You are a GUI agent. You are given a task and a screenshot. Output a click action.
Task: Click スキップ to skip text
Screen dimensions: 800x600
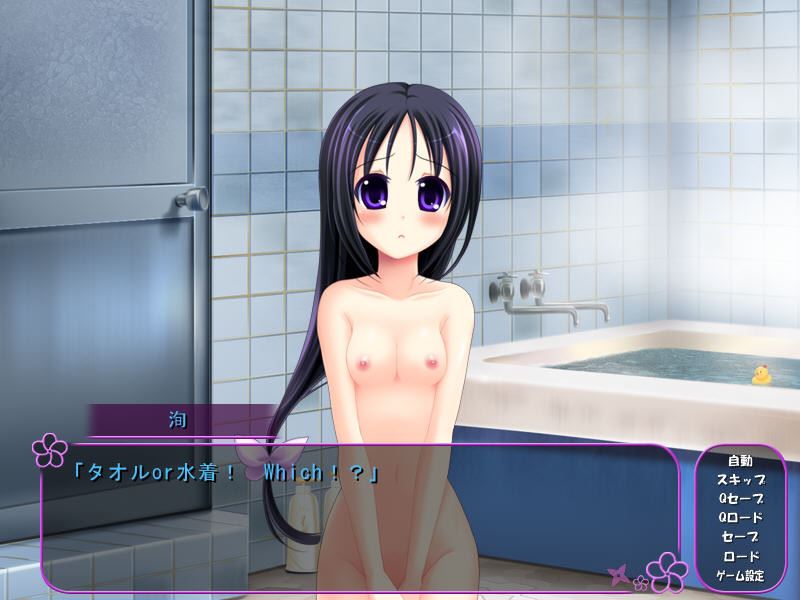click(740, 480)
